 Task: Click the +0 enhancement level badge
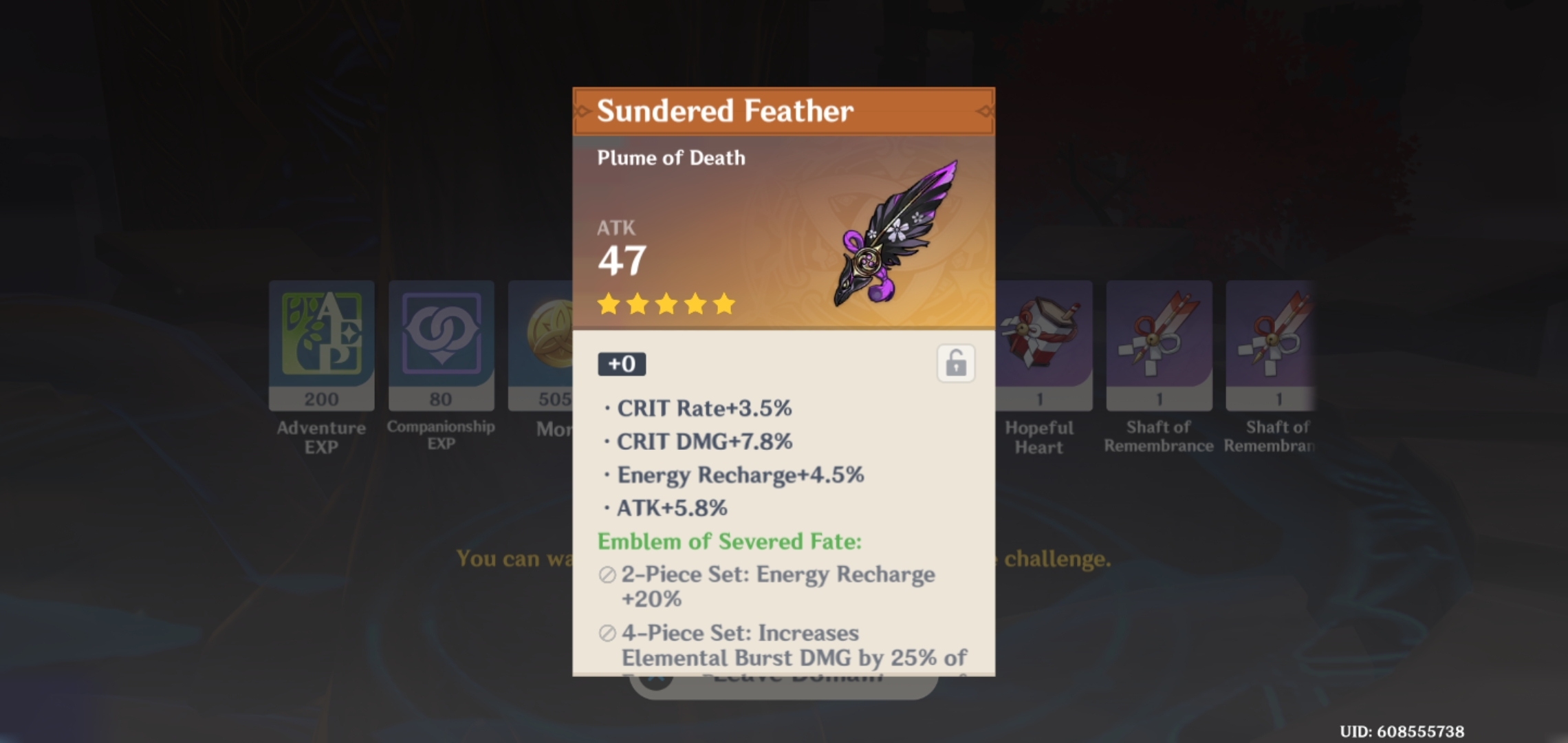622,364
